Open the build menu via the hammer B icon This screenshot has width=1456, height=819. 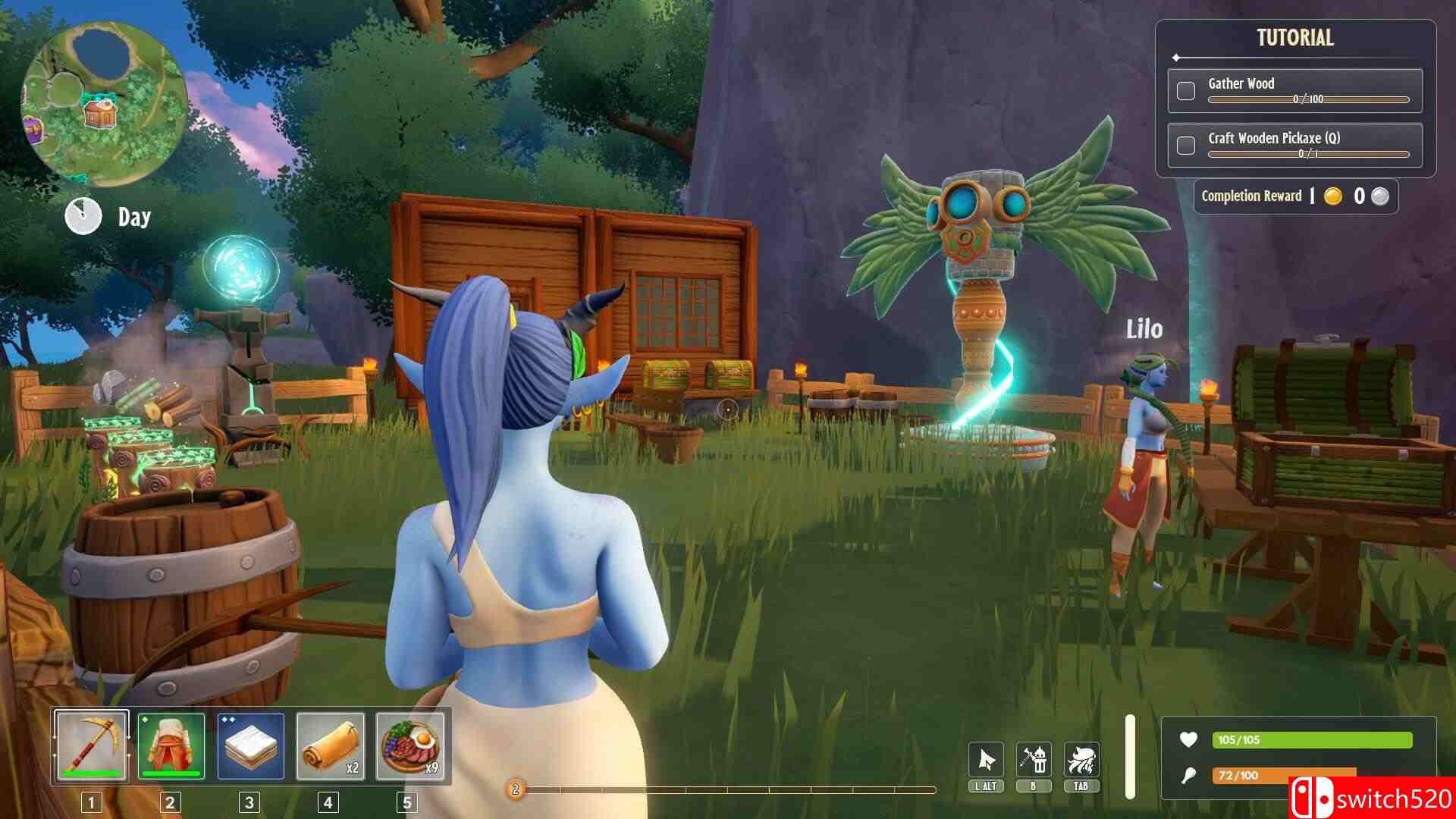[x=1035, y=758]
